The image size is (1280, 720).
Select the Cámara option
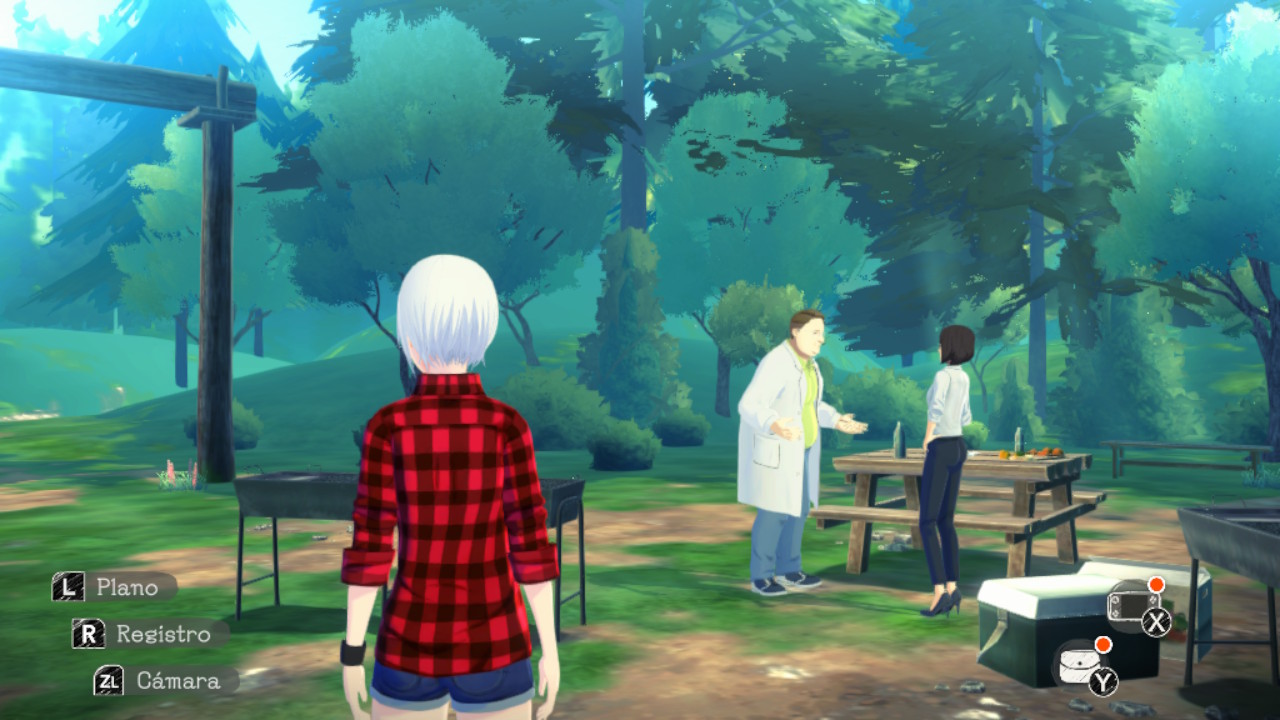164,681
